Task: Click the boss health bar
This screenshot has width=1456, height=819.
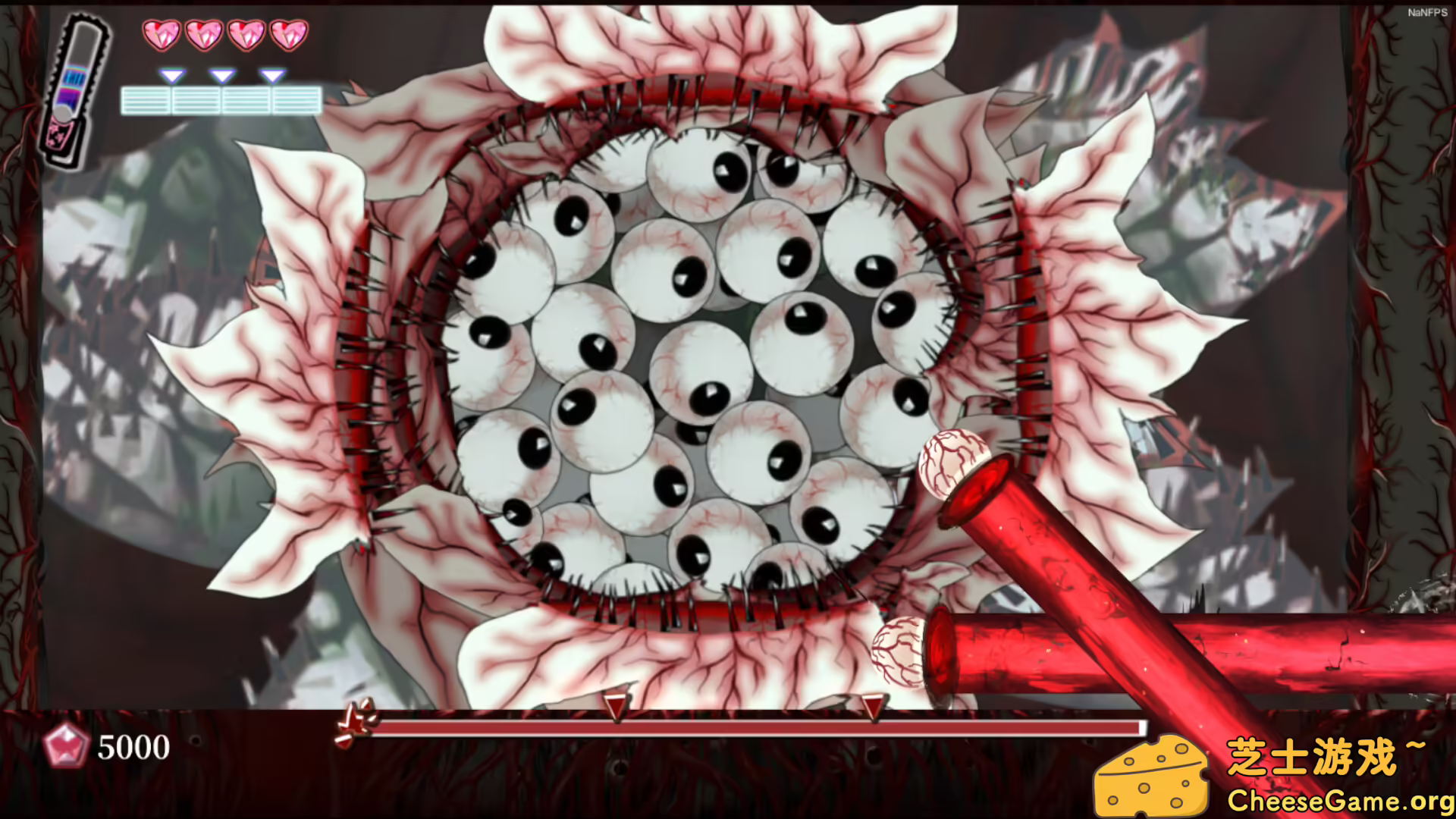Action: 758,726
